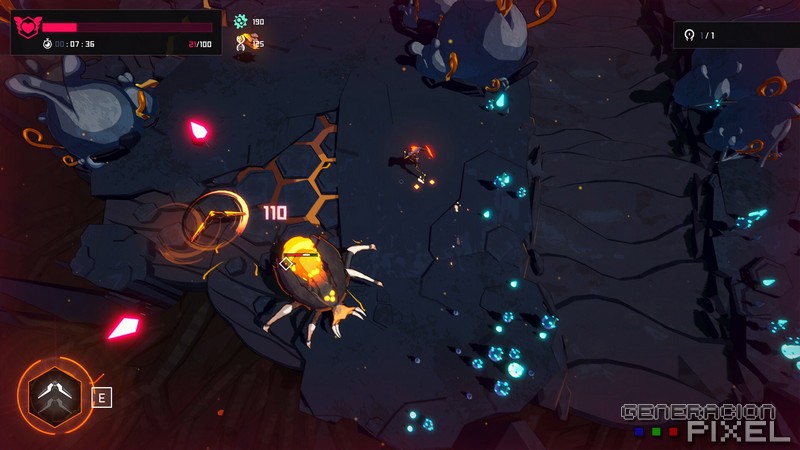Activate the hexagonal chevron ability icon
The image size is (800, 450).
(x=49, y=396)
